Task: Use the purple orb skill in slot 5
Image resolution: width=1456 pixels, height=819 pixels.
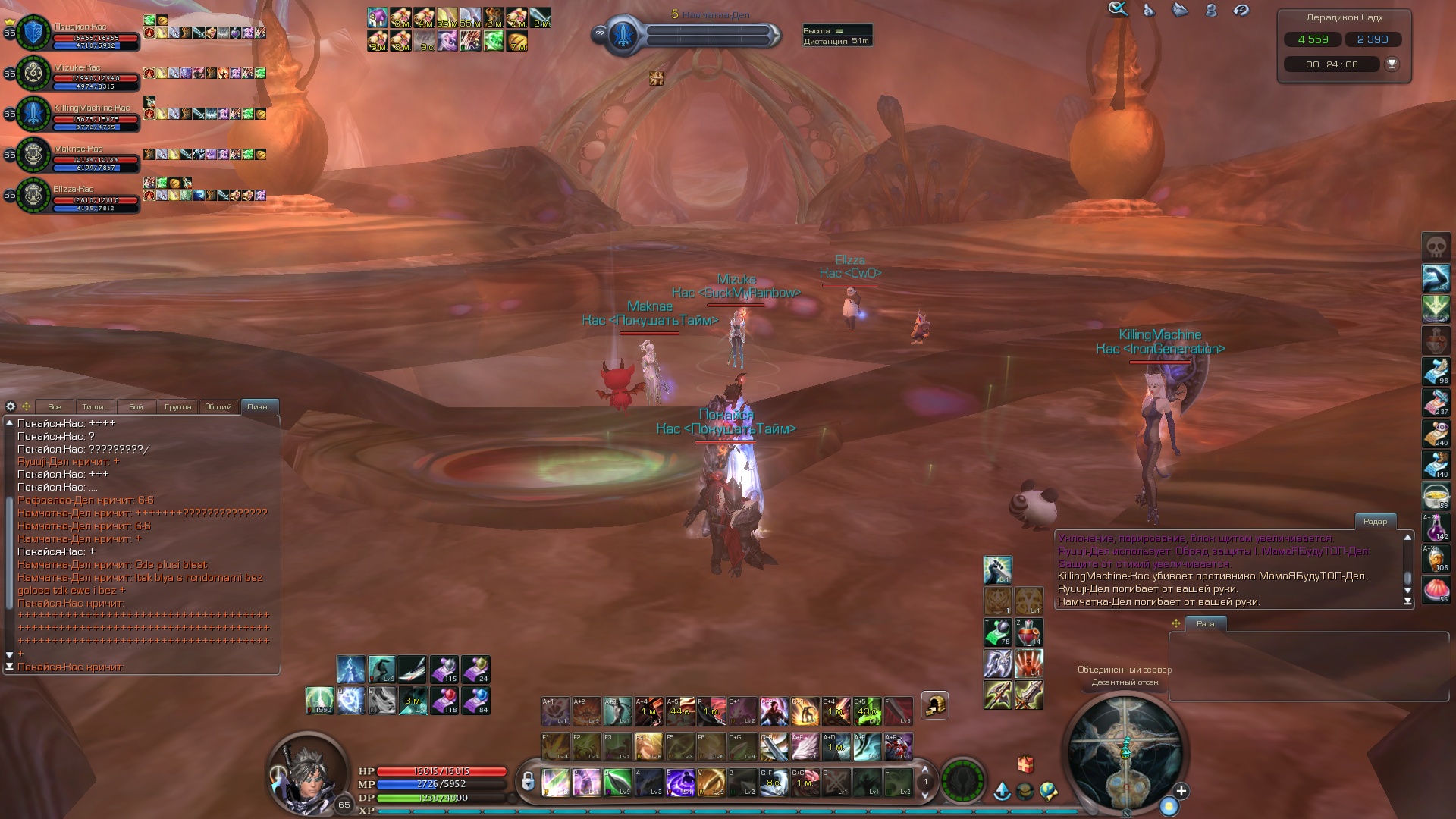Action: coord(680,782)
